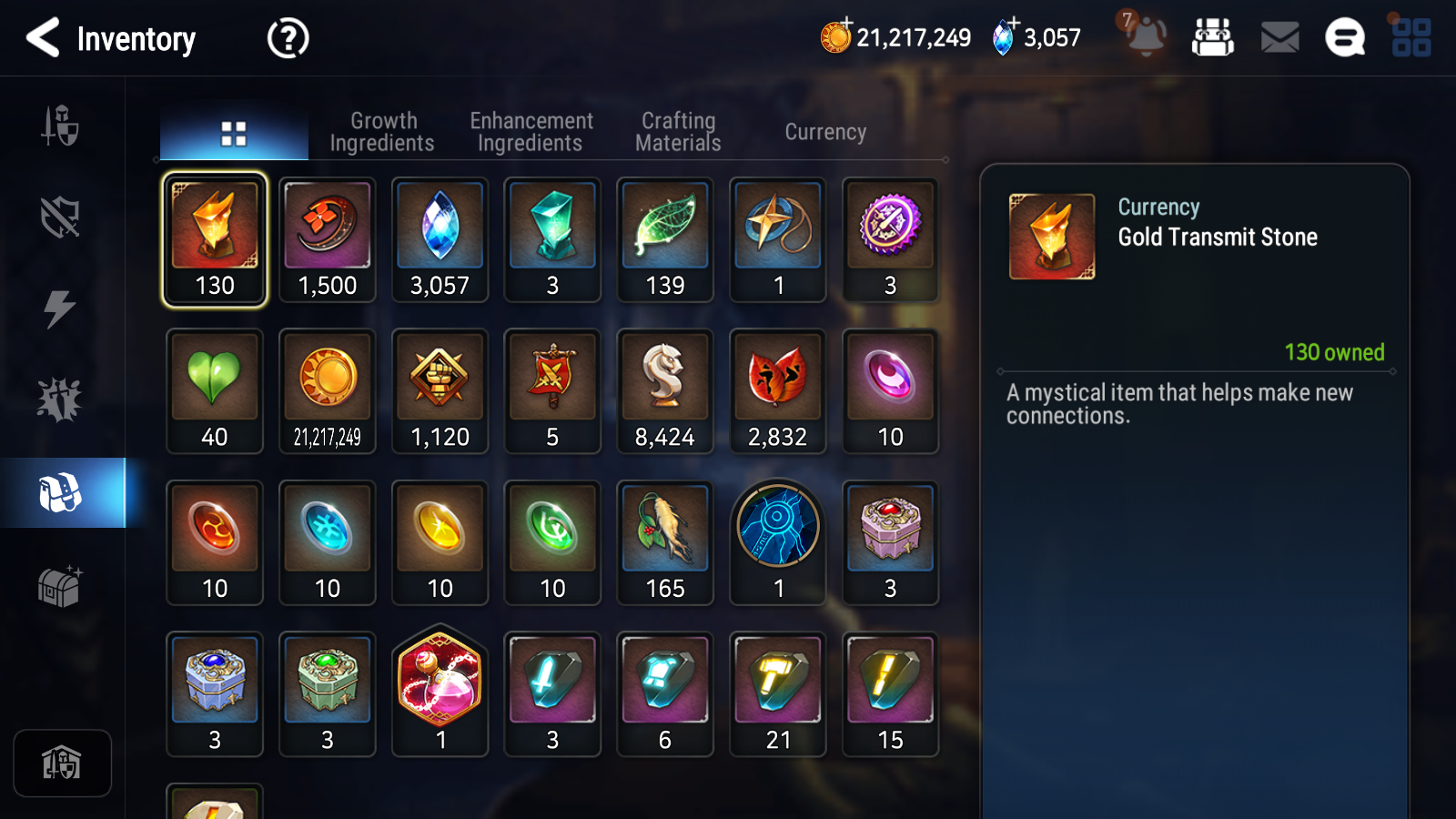Open the notification bell
Image resolution: width=1456 pixels, height=819 pixels.
pyautogui.click(x=1145, y=36)
